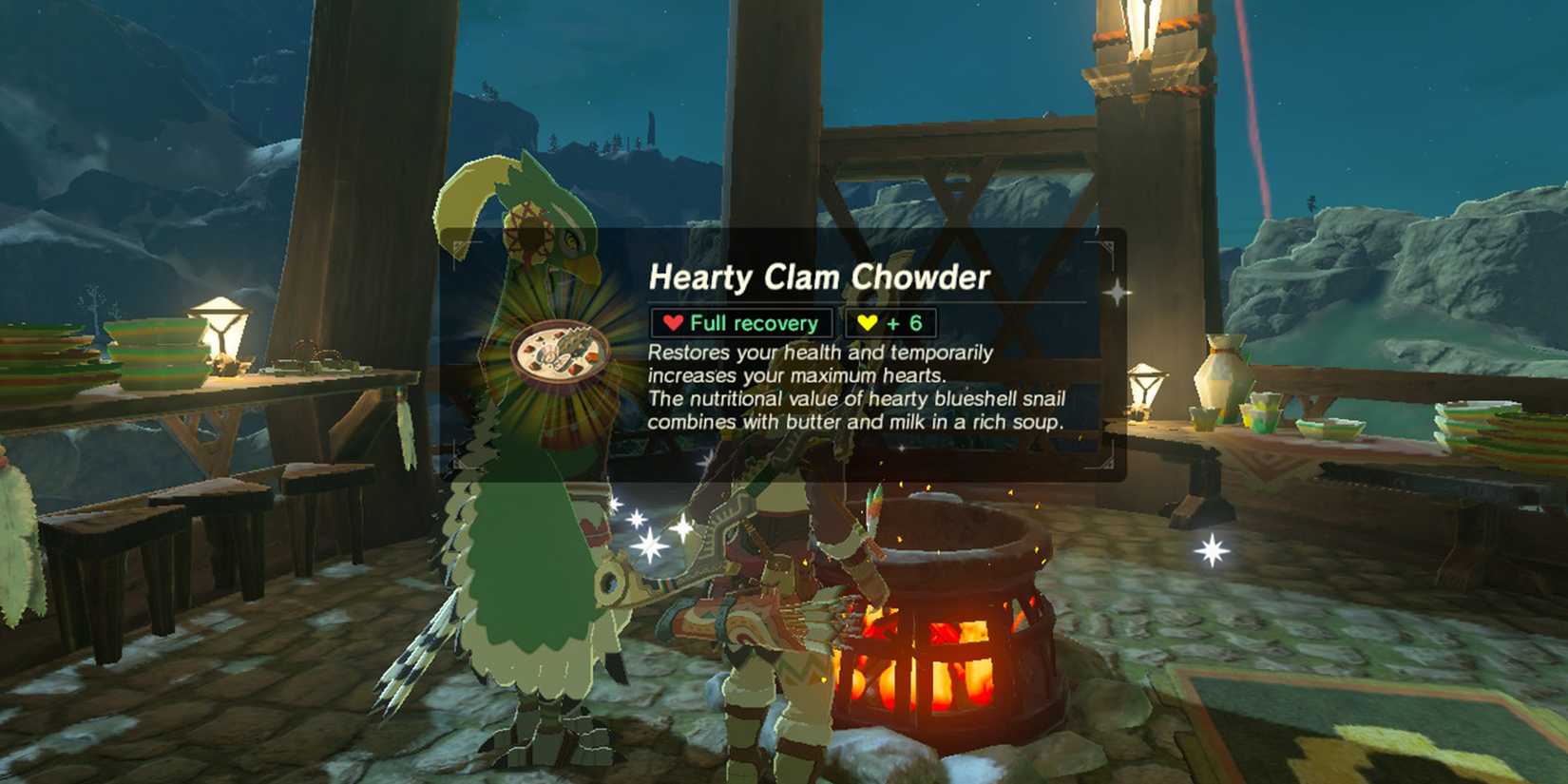Click the effects description text line
The image size is (1568, 784).
click(x=819, y=354)
